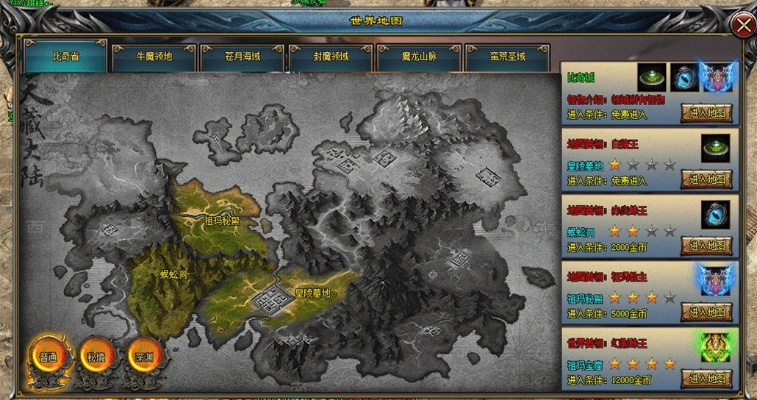Select the 苍月海域 tab

pos(242,57)
